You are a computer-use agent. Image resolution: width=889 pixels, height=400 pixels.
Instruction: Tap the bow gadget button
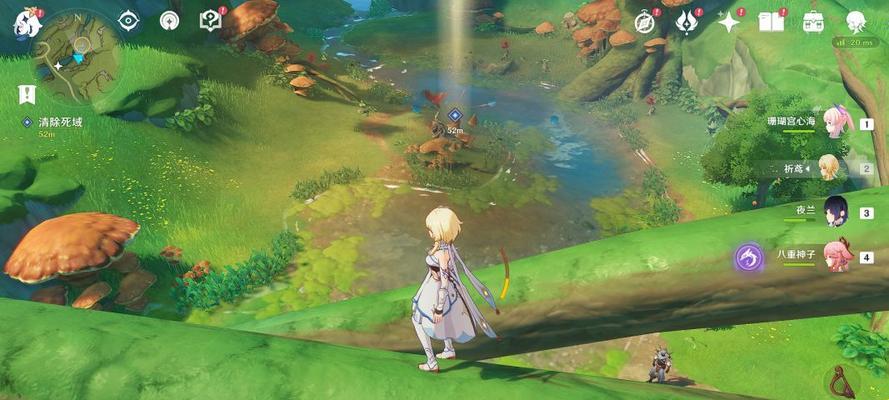click(x=842, y=381)
